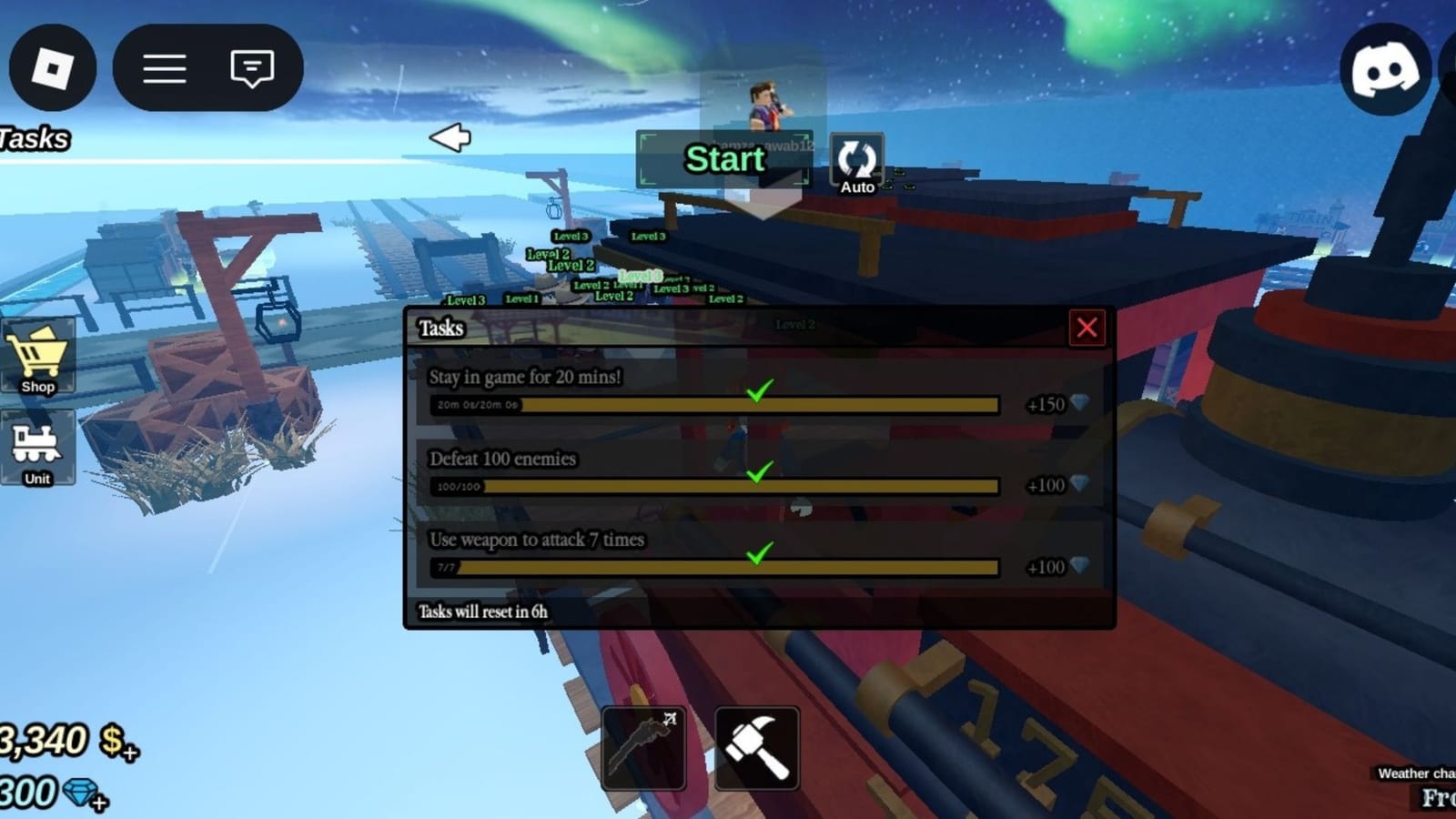Open the Roblox hamburger menu
This screenshot has height=819, width=1456.
[x=166, y=67]
